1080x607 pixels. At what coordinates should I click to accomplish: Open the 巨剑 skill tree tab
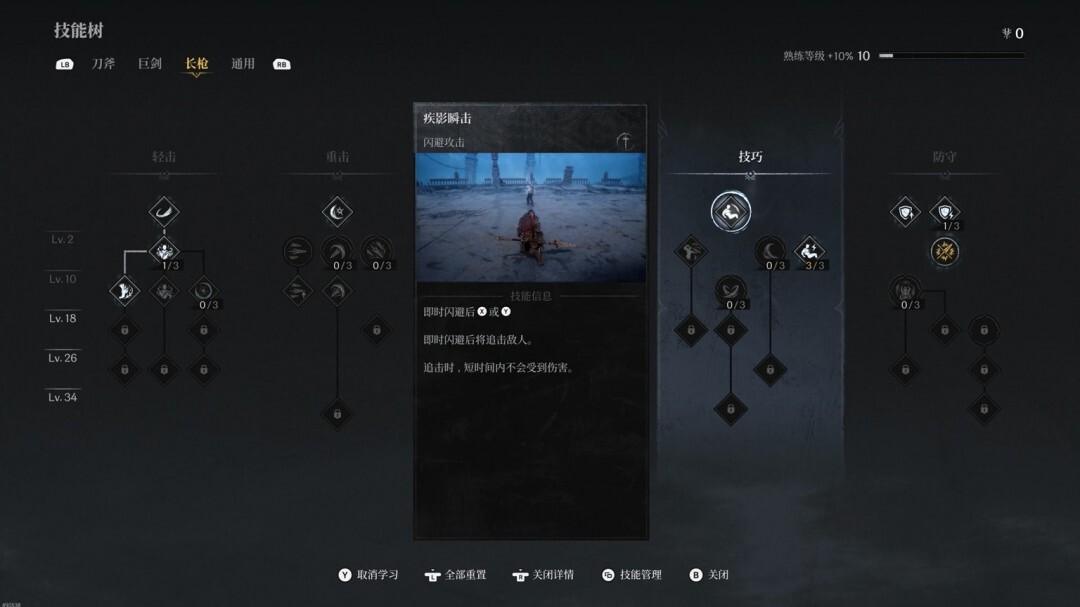[x=150, y=64]
